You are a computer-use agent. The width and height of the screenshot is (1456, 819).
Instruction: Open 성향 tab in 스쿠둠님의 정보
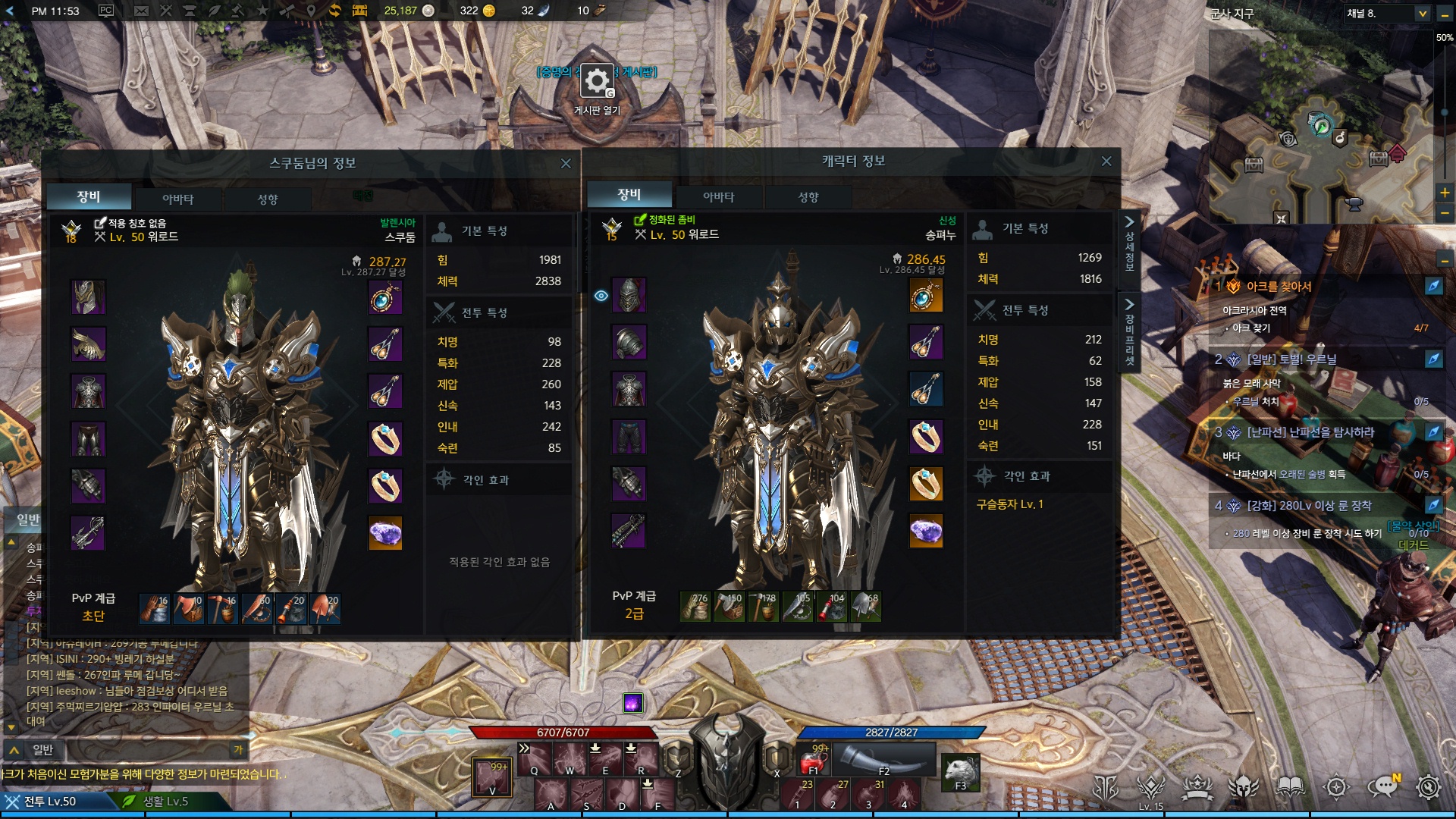[x=267, y=199]
